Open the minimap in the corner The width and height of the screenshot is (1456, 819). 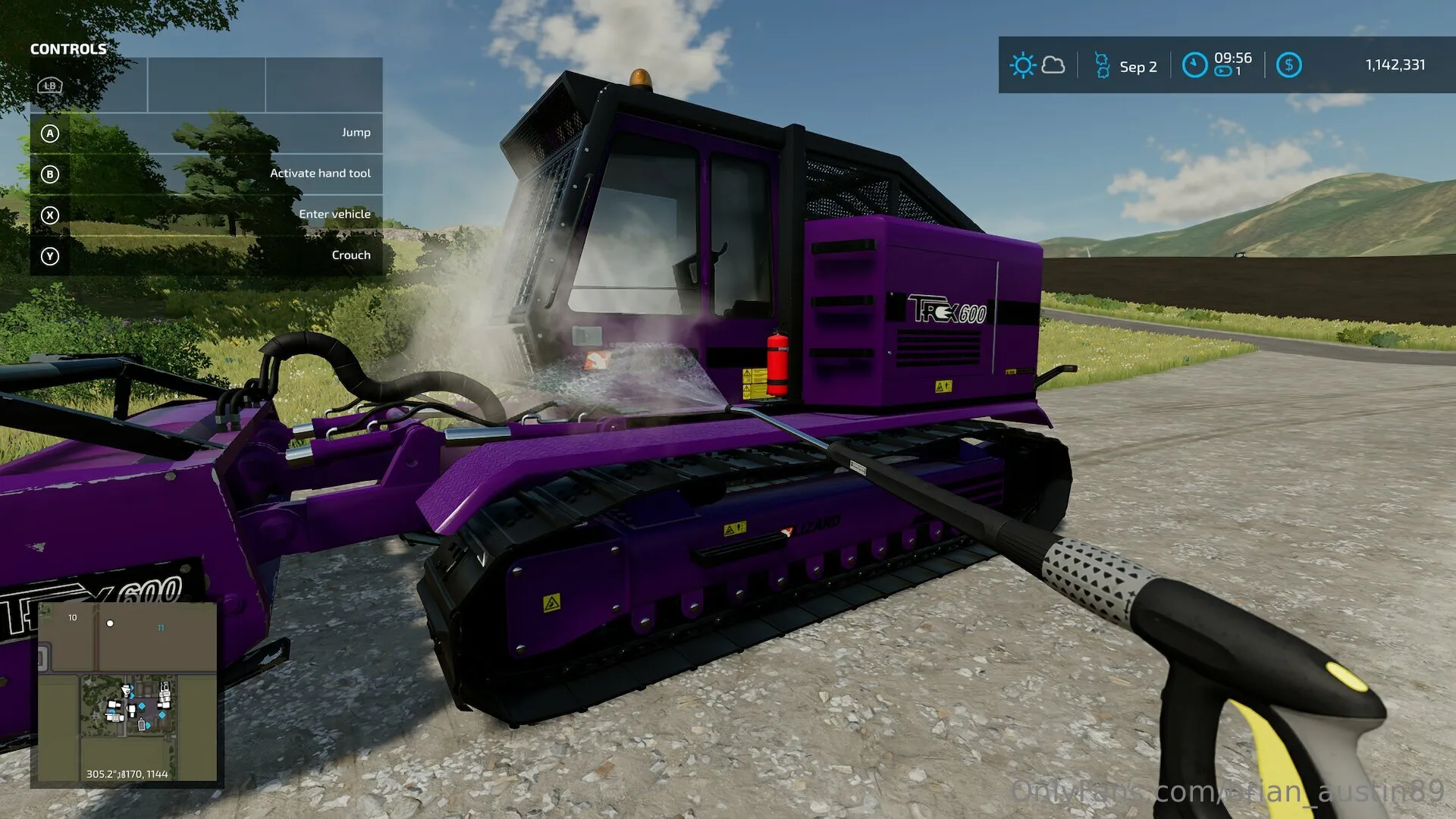[127, 693]
